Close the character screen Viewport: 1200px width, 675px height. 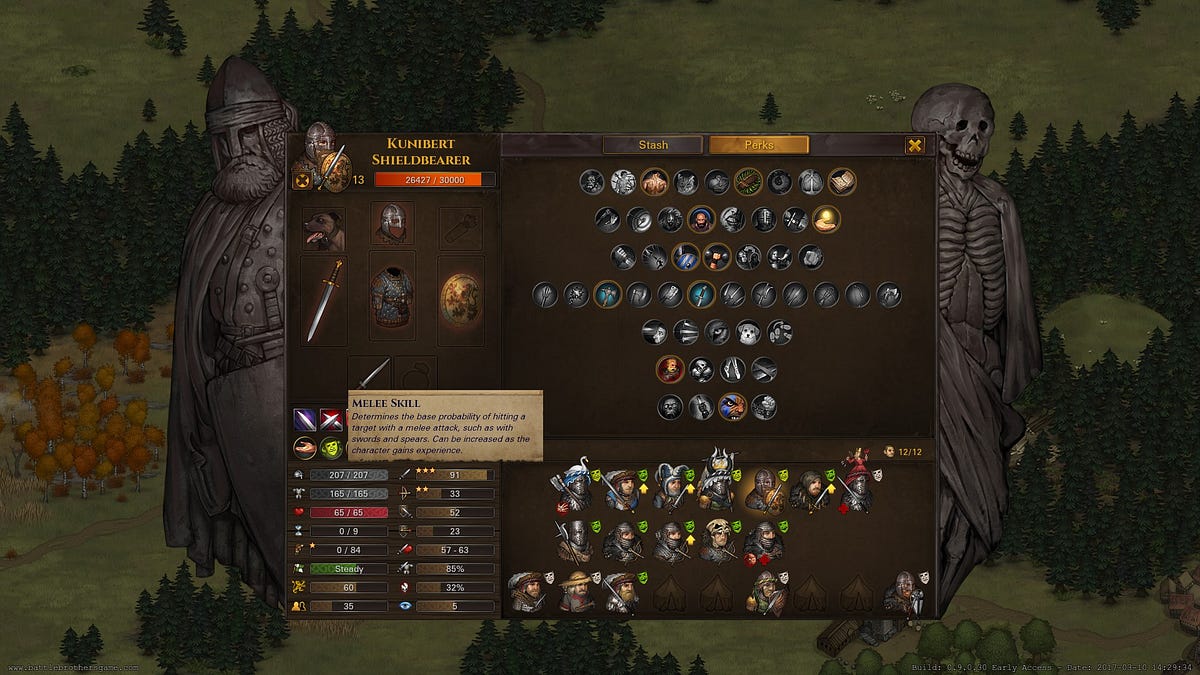tap(914, 146)
